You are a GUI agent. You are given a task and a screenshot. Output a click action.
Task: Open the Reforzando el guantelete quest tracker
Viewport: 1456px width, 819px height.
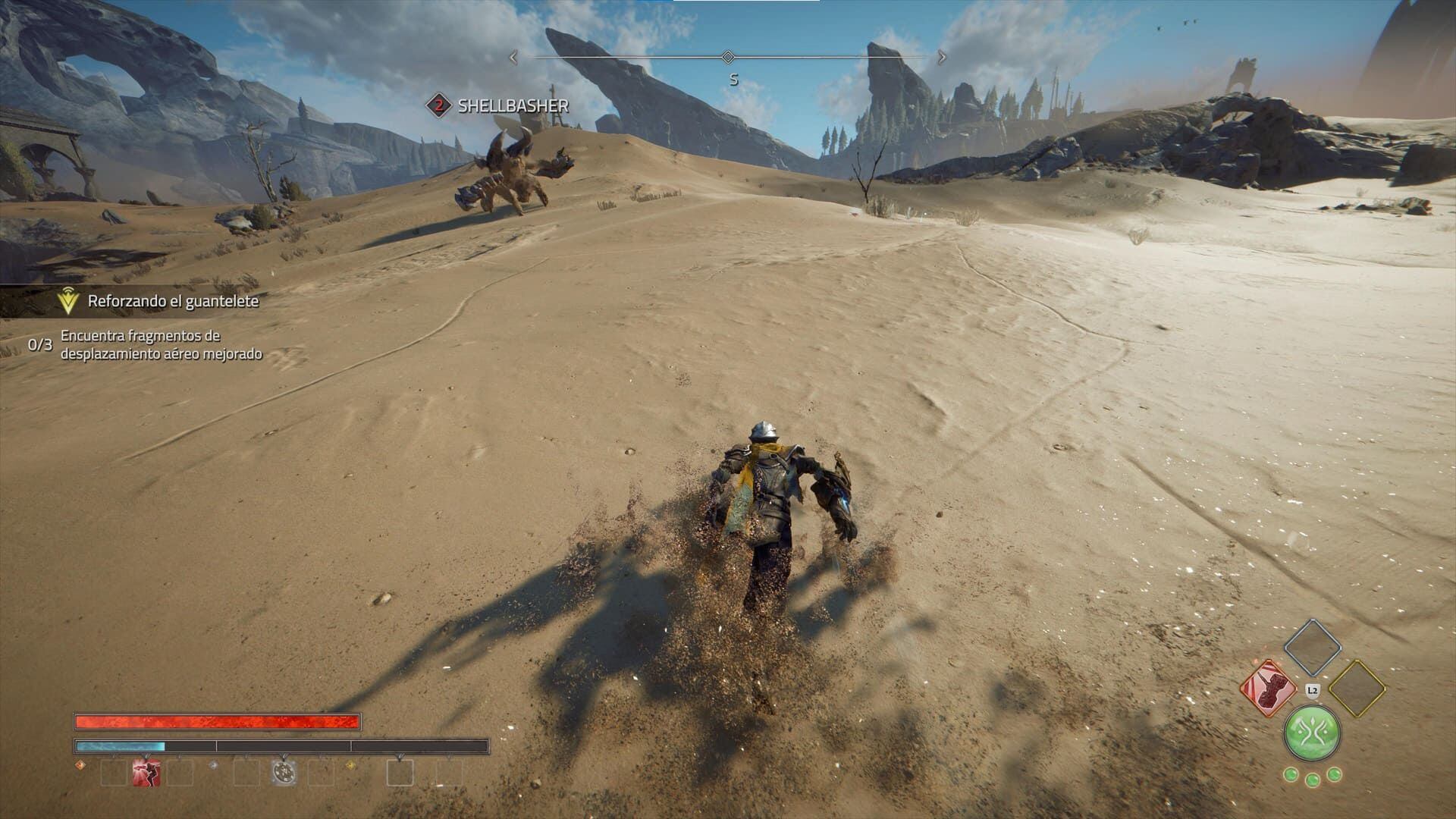(173, 301)
